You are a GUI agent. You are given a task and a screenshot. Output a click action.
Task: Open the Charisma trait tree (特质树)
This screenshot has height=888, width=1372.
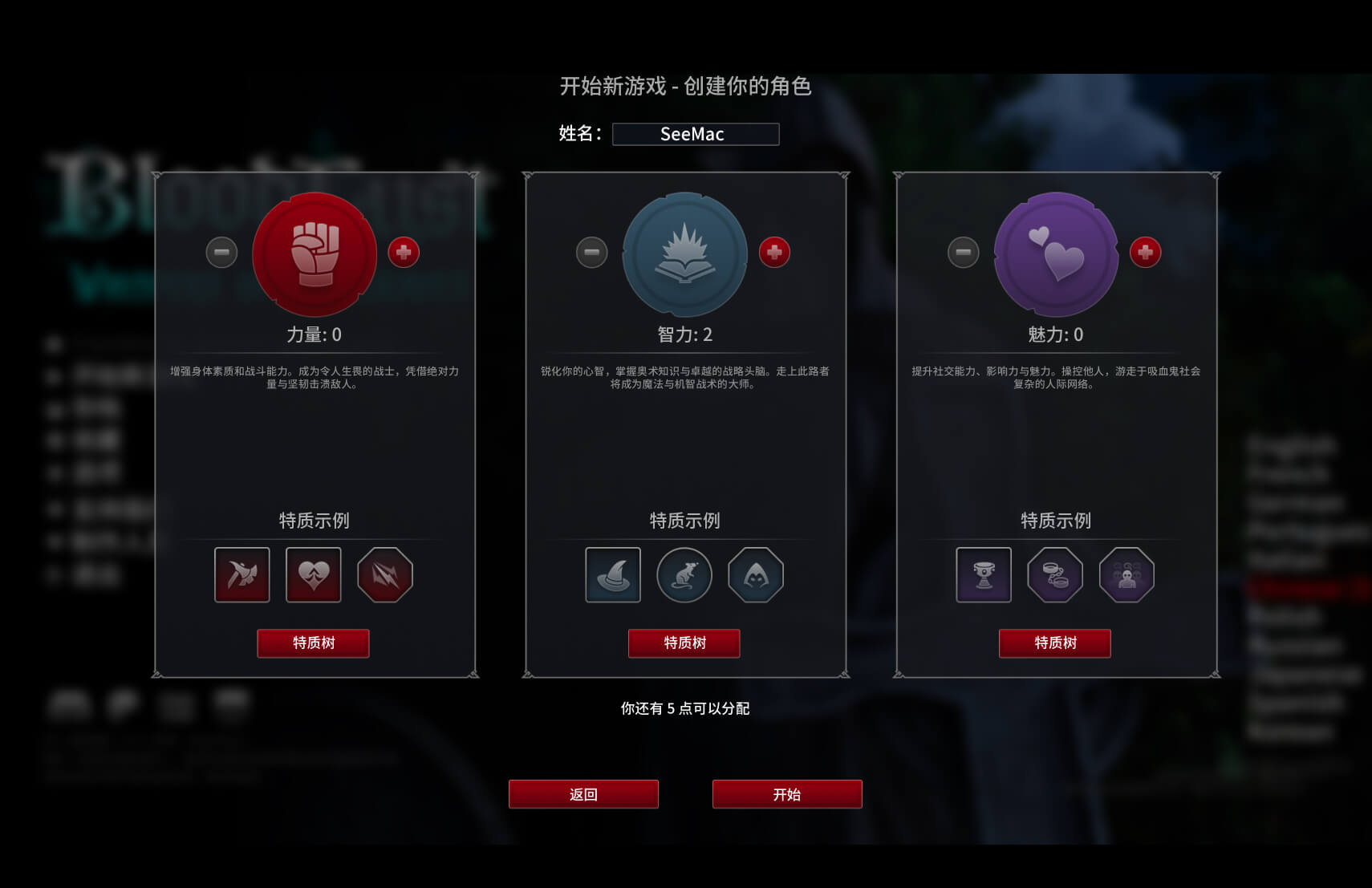click(x=1054, y=643)
